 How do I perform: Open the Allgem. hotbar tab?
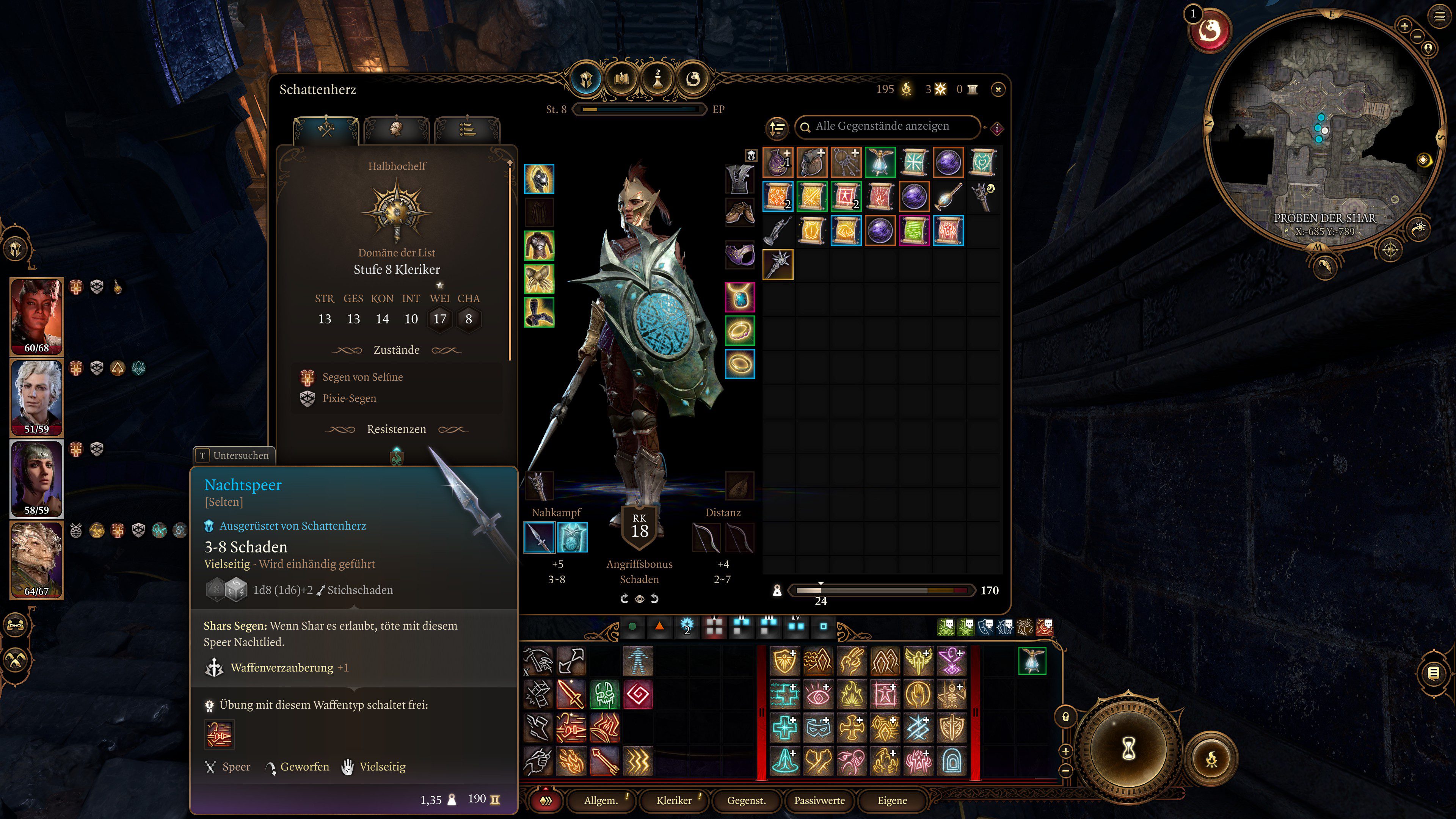(x=600, y=800)
